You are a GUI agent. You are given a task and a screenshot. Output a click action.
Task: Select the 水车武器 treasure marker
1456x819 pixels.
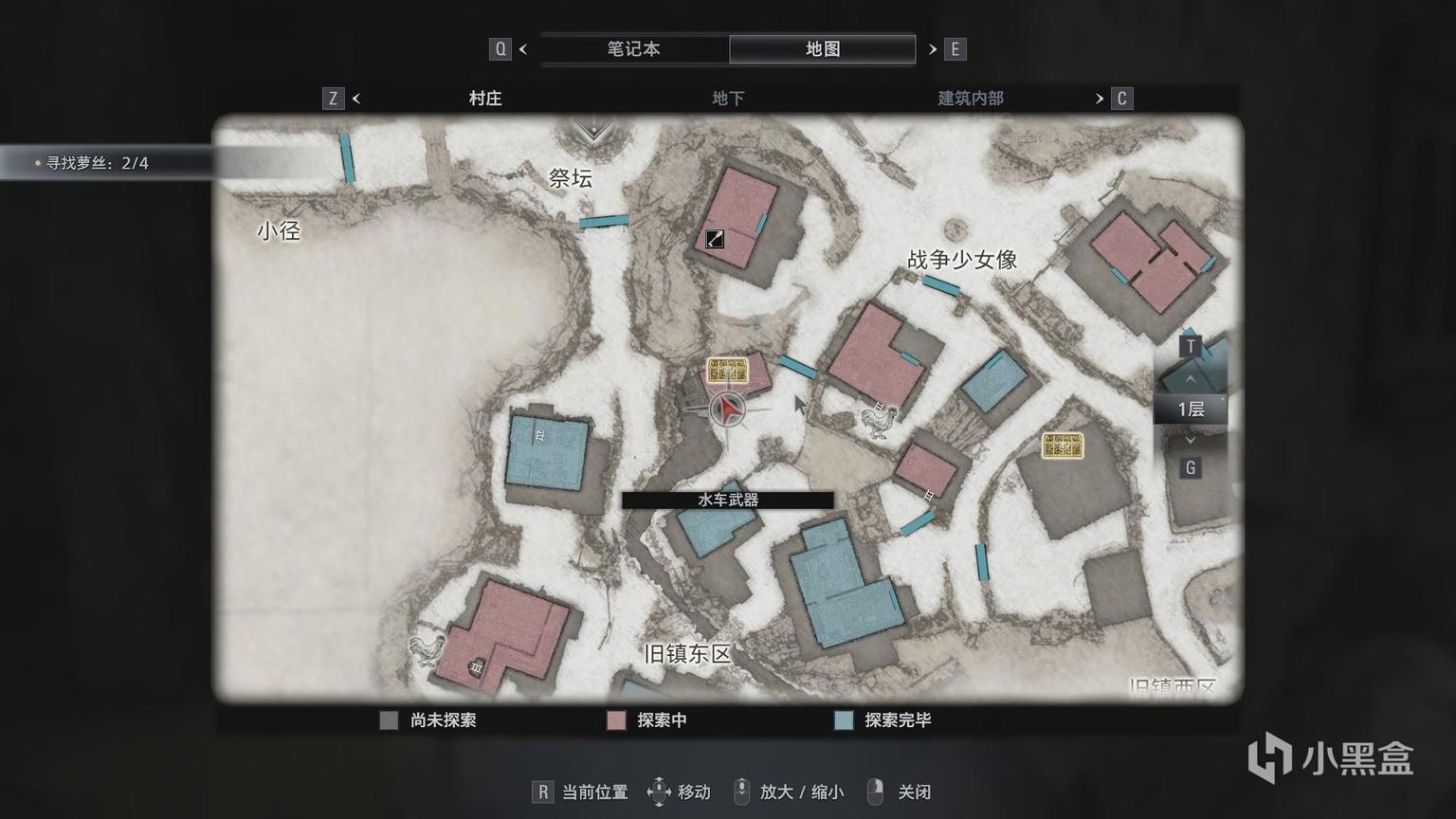(x=727, y=371)
